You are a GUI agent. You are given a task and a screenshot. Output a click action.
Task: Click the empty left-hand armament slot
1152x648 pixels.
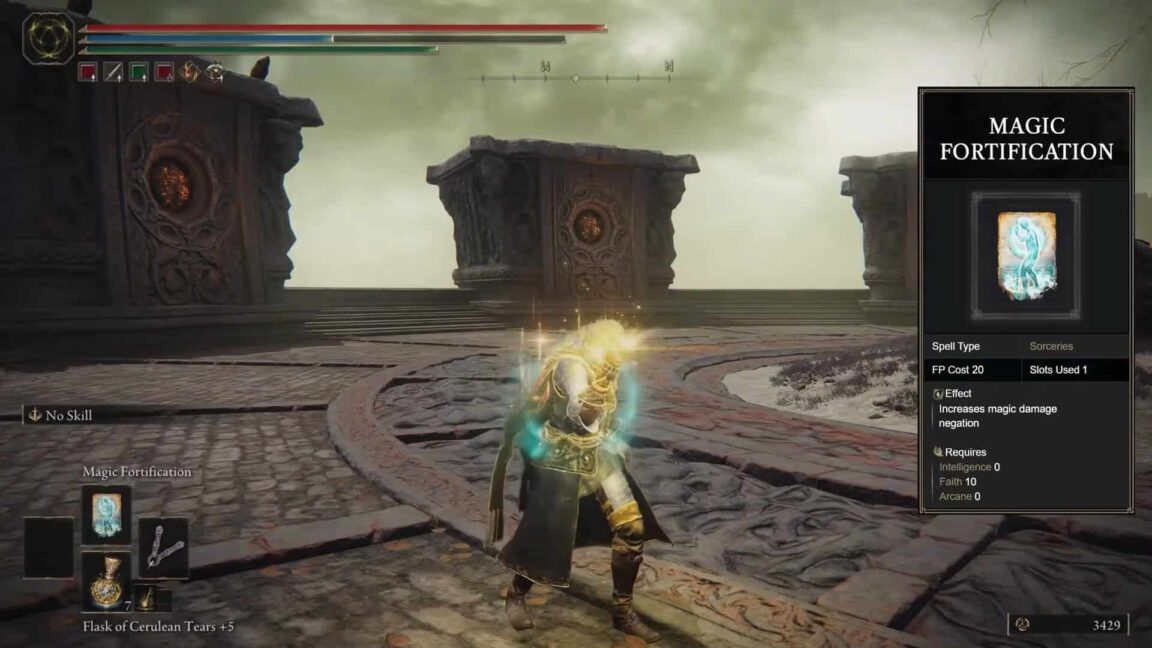49,547
